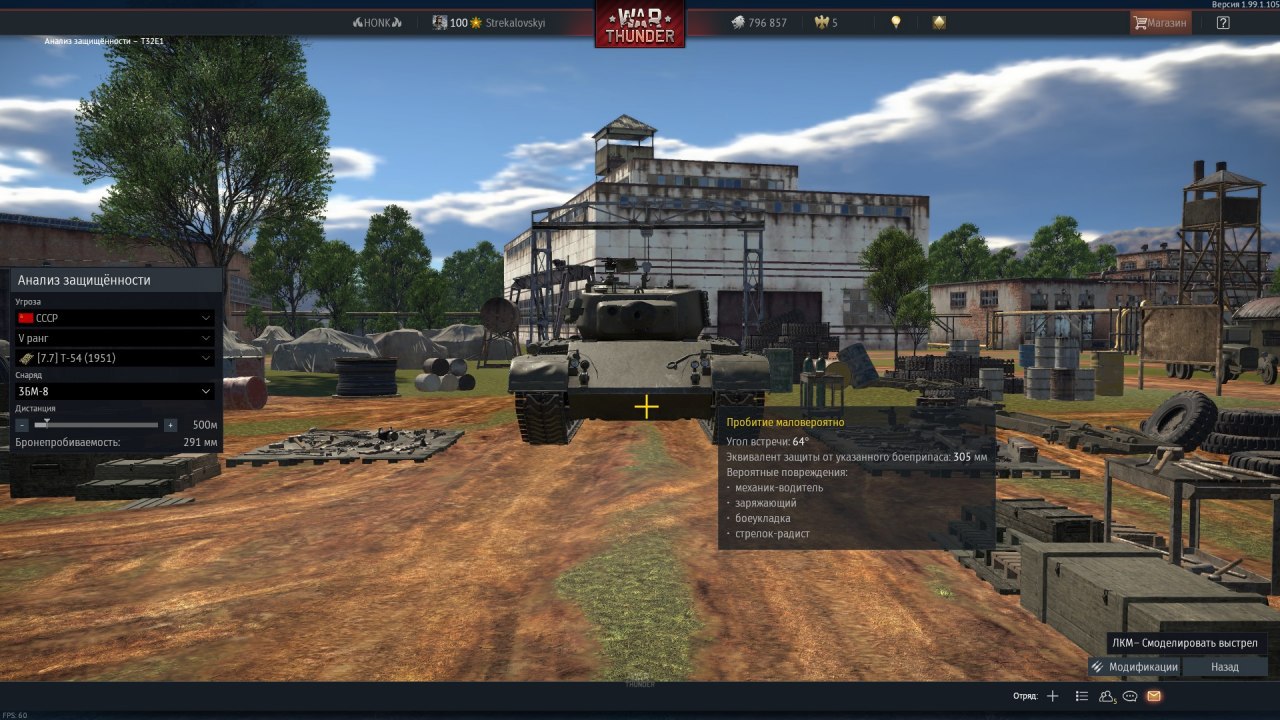The width and height of the screenshot is (1280, 720).
Task: Click the War Thunder logo
Action: pos(640,24)
